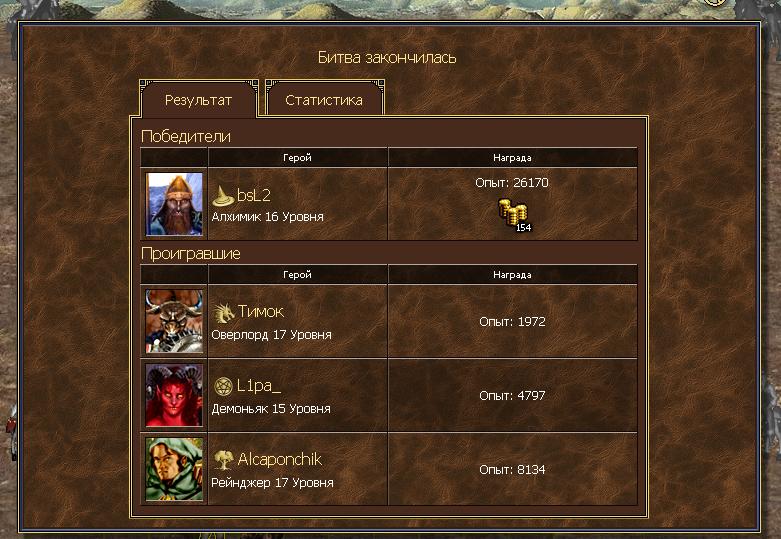Screen dimensions: 781x539
Task: Open the L1pa_ player name
Action: click(x=260, y=386)
